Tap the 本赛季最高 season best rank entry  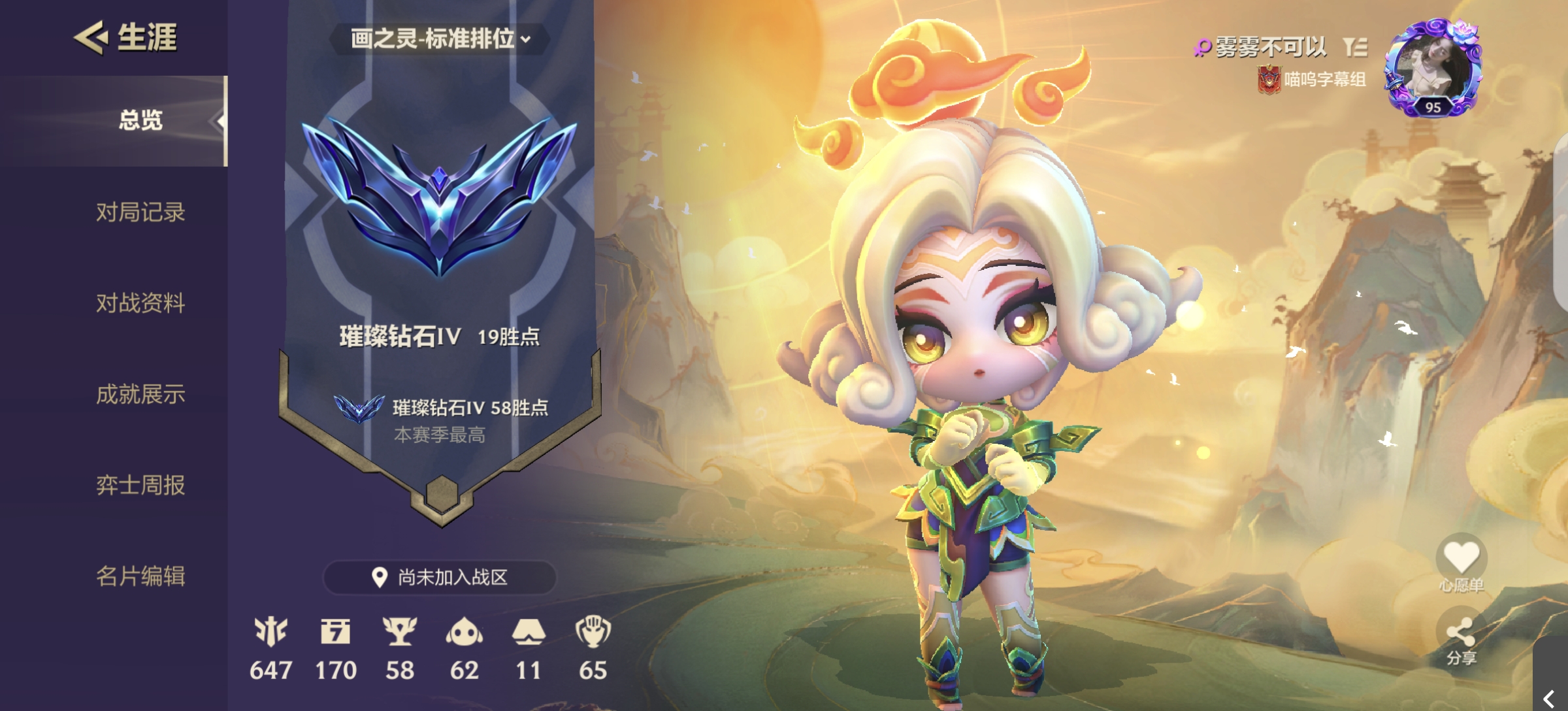coord(441,420)
